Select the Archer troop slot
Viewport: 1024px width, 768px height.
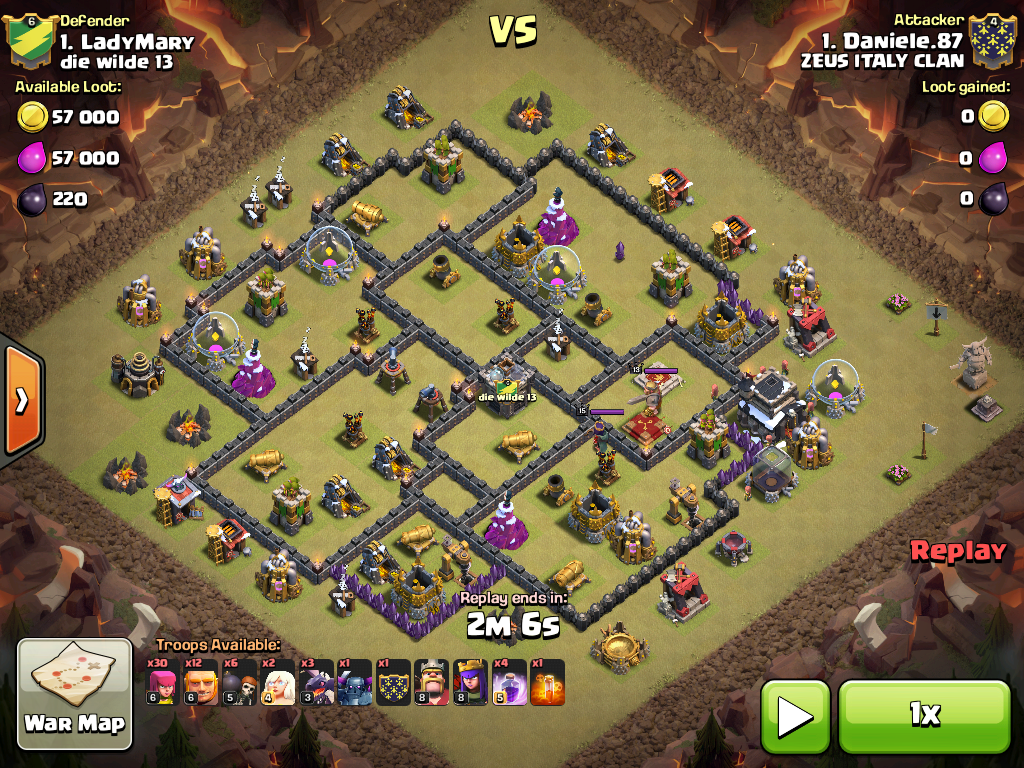point(163,683)
